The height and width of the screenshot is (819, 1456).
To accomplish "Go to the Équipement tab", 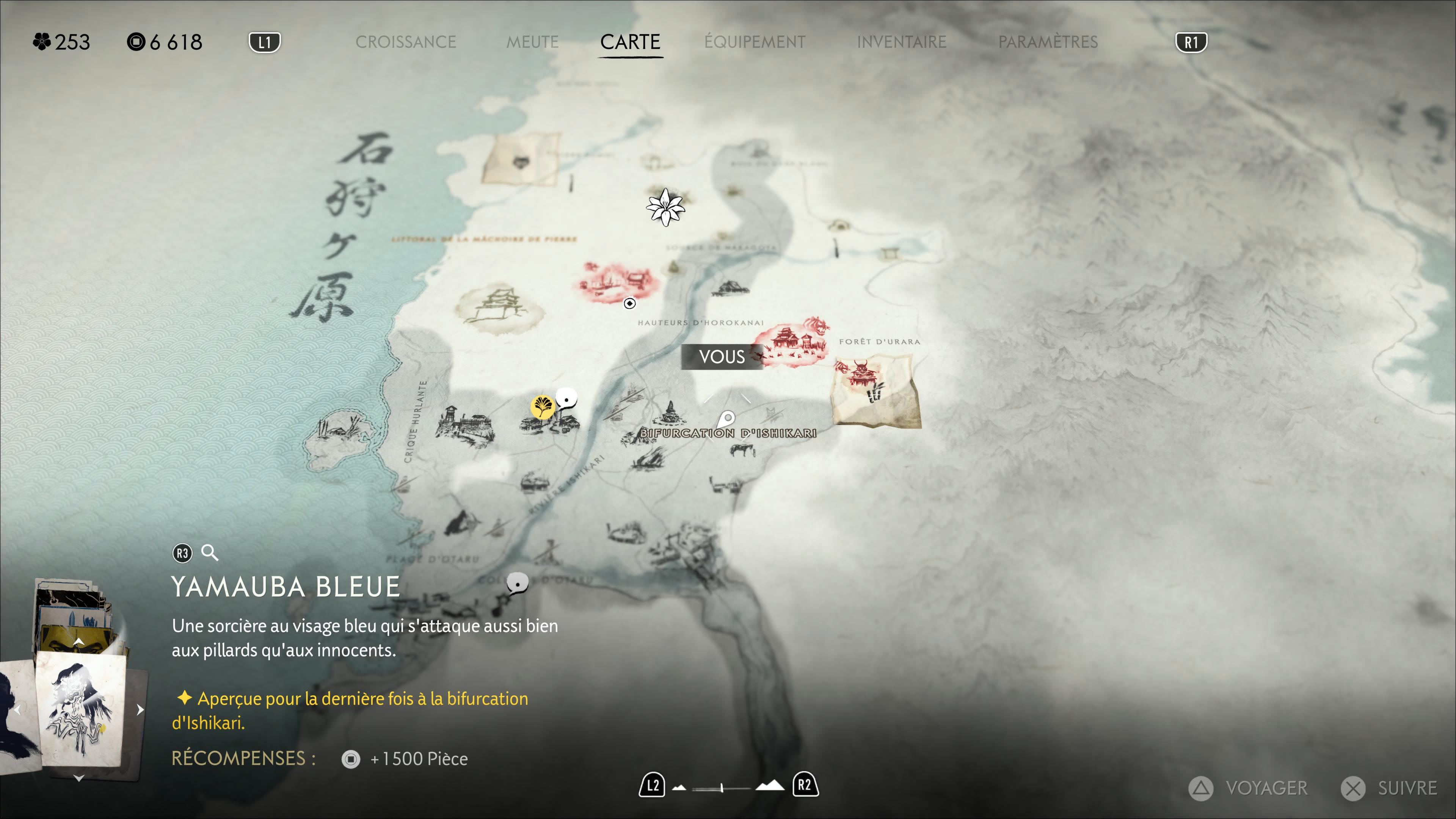I will tap(755, 42).
